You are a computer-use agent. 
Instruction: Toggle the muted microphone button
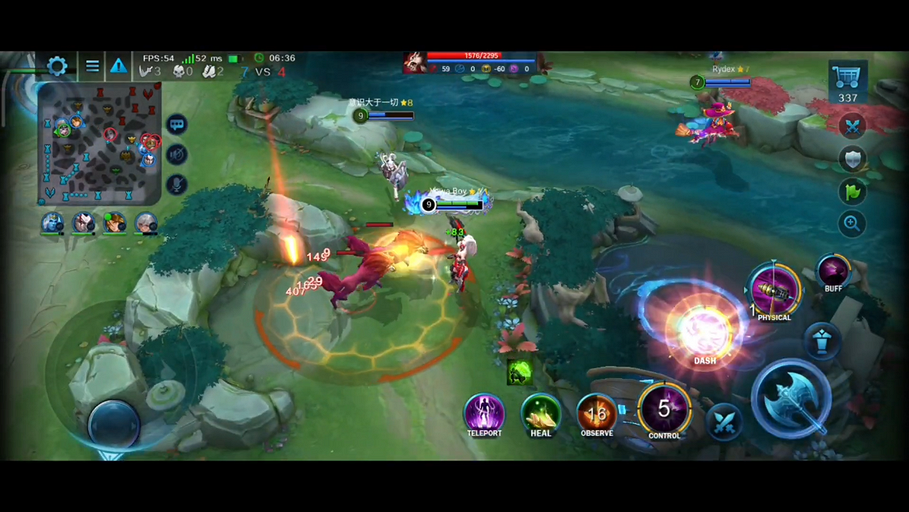(177, 184)
